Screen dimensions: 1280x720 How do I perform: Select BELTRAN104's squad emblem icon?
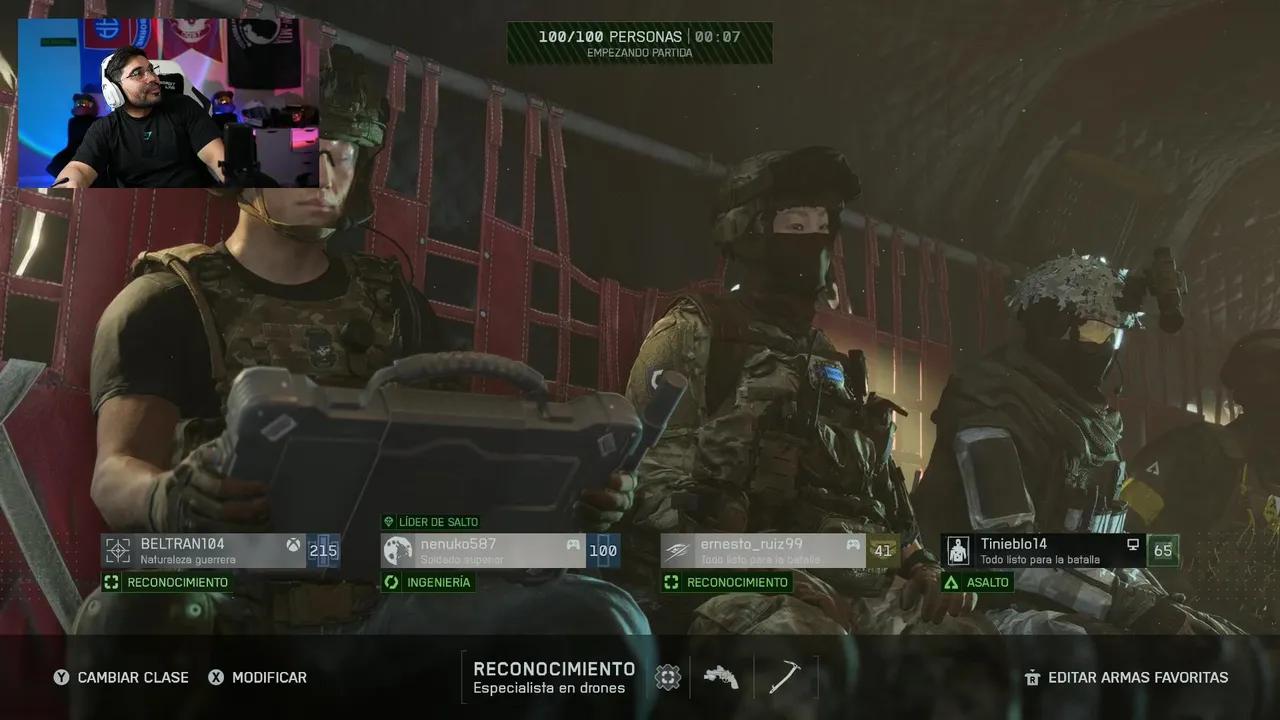[x=118, y=550]
